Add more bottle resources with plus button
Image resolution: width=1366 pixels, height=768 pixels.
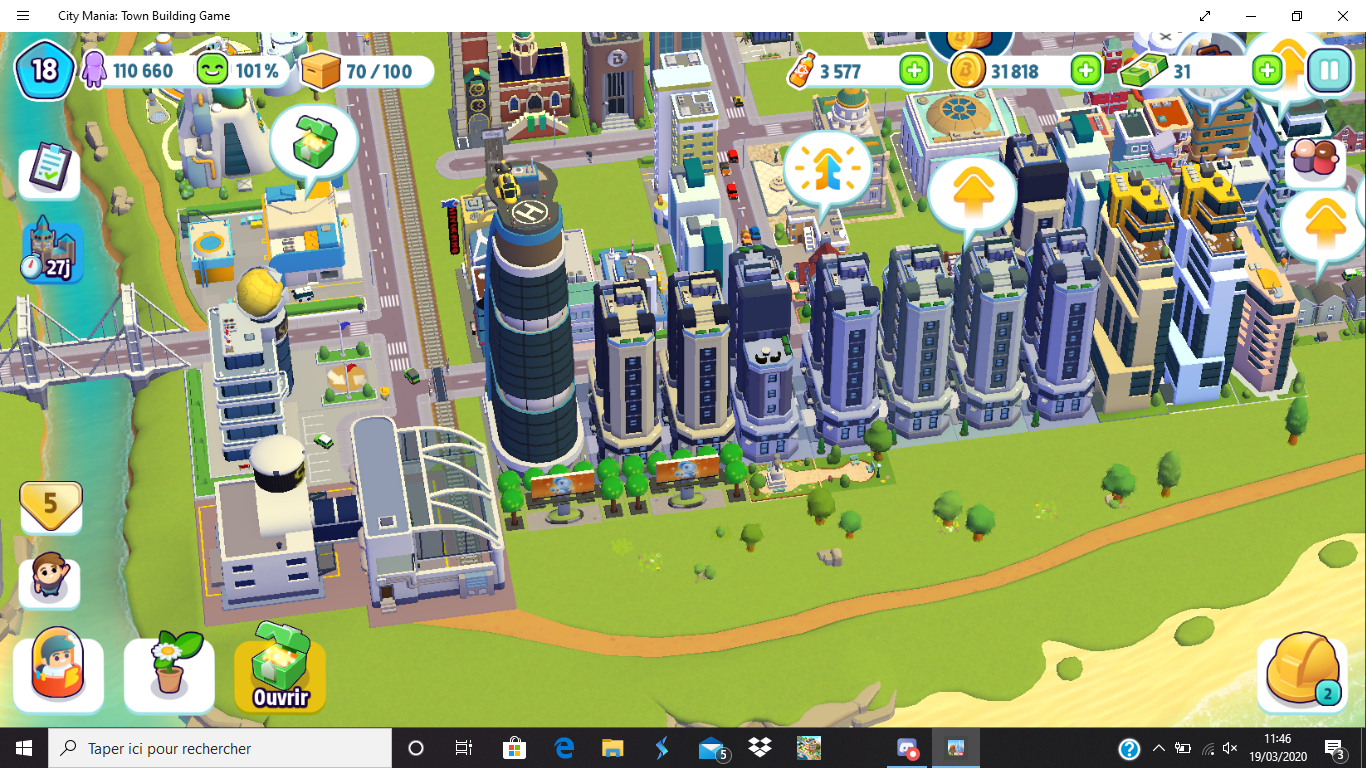point(914,70)
